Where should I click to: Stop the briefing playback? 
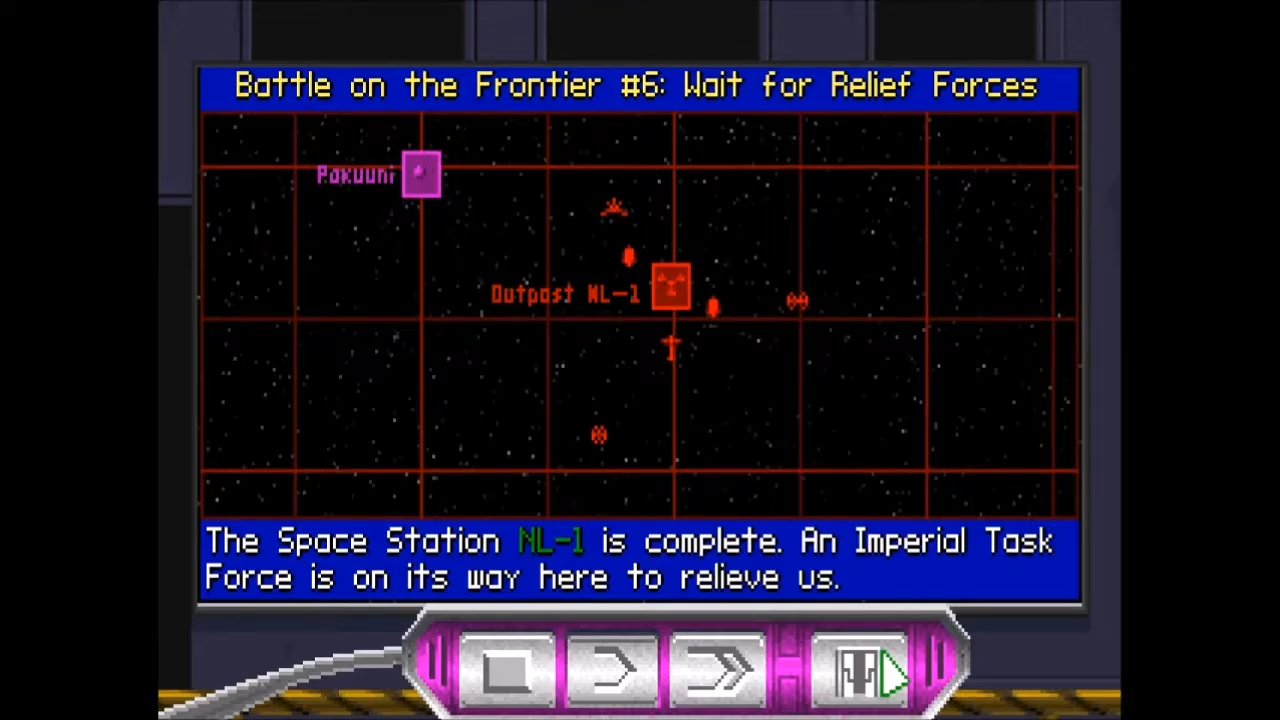507,668
